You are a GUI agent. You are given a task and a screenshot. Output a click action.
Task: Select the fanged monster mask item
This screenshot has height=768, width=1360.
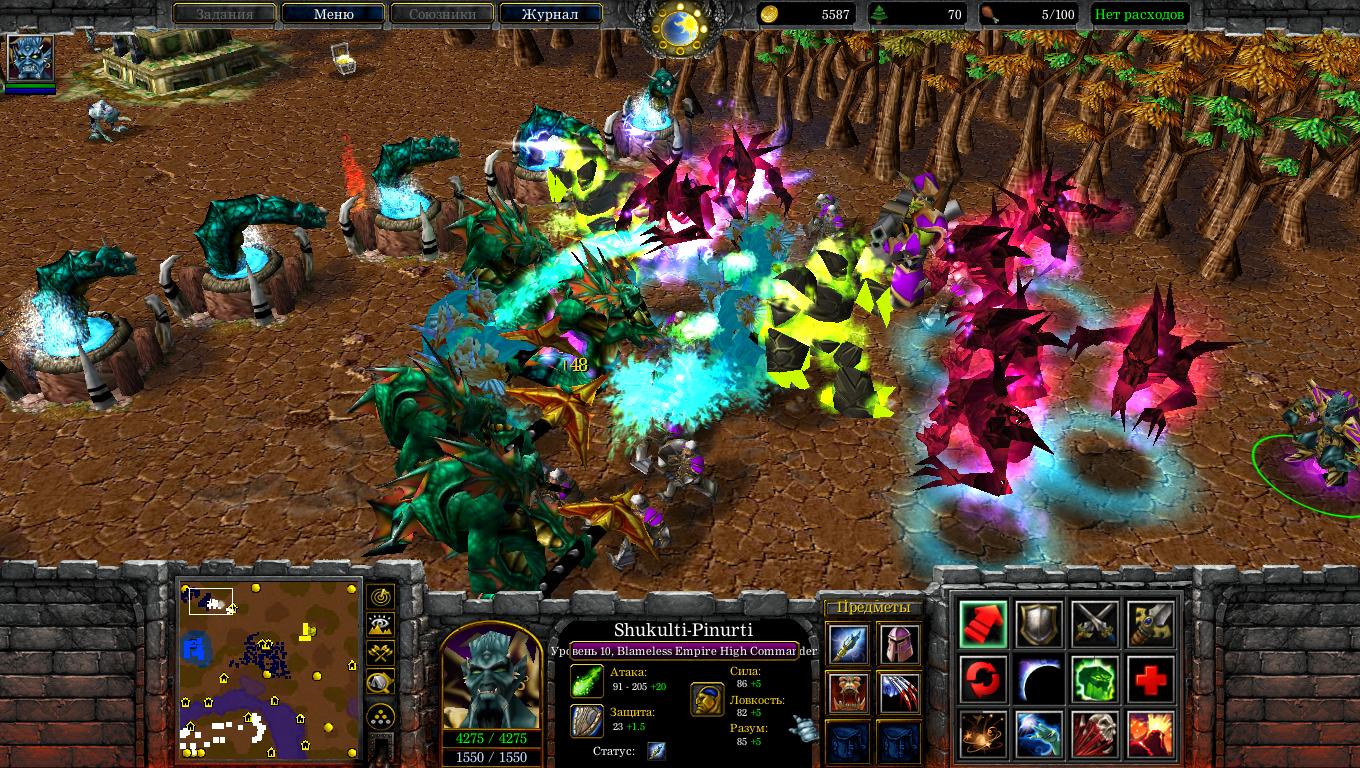point(847,692)
